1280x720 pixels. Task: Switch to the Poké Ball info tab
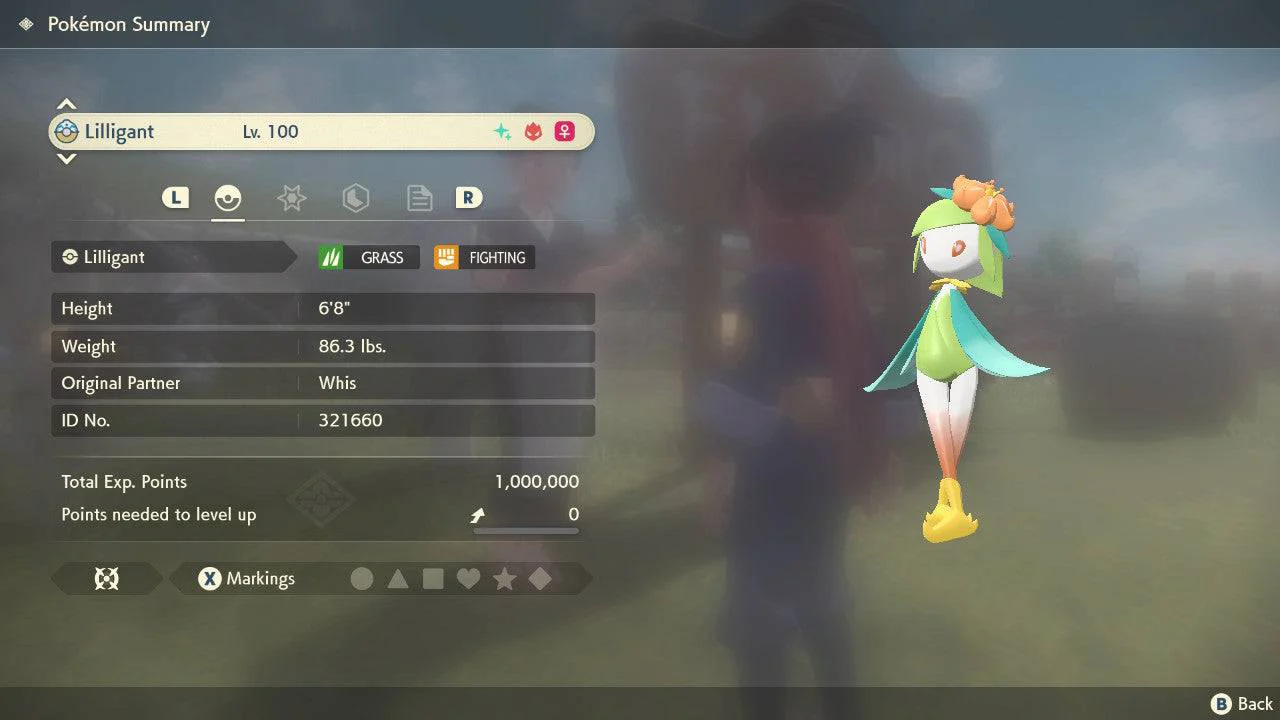(x=228, y=198)
